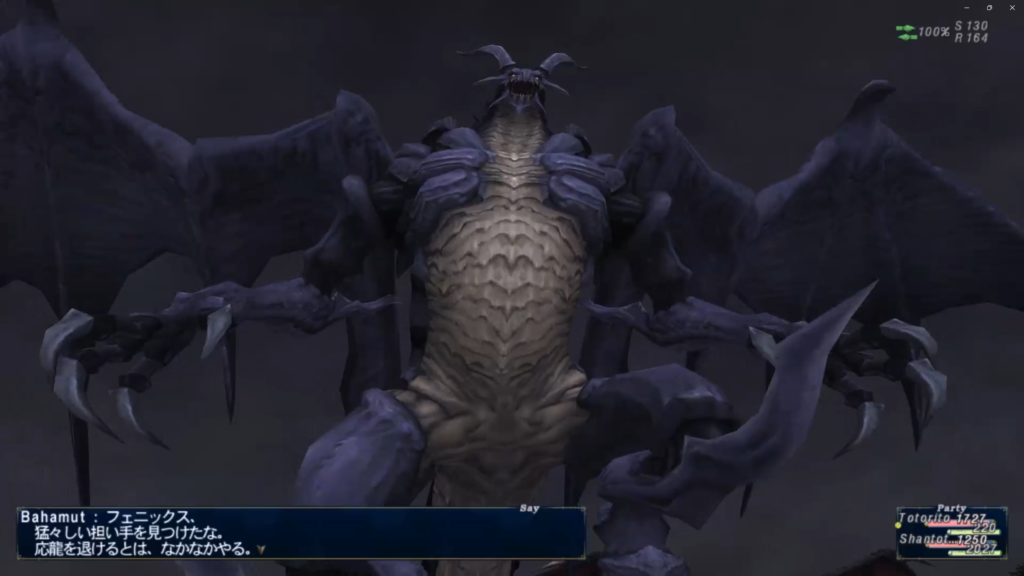Restore down the game window
1024x576 pixels.
point(989,7)
